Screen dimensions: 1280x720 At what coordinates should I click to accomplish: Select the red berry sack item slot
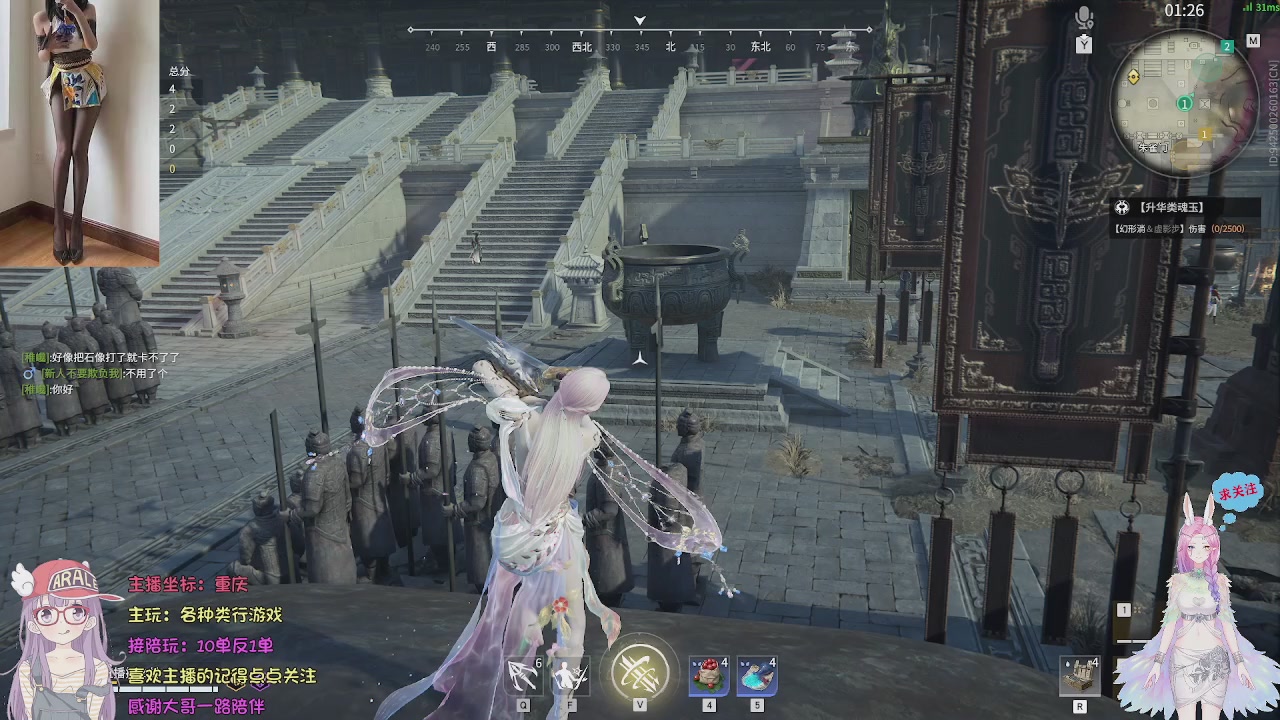pos(708,676)
